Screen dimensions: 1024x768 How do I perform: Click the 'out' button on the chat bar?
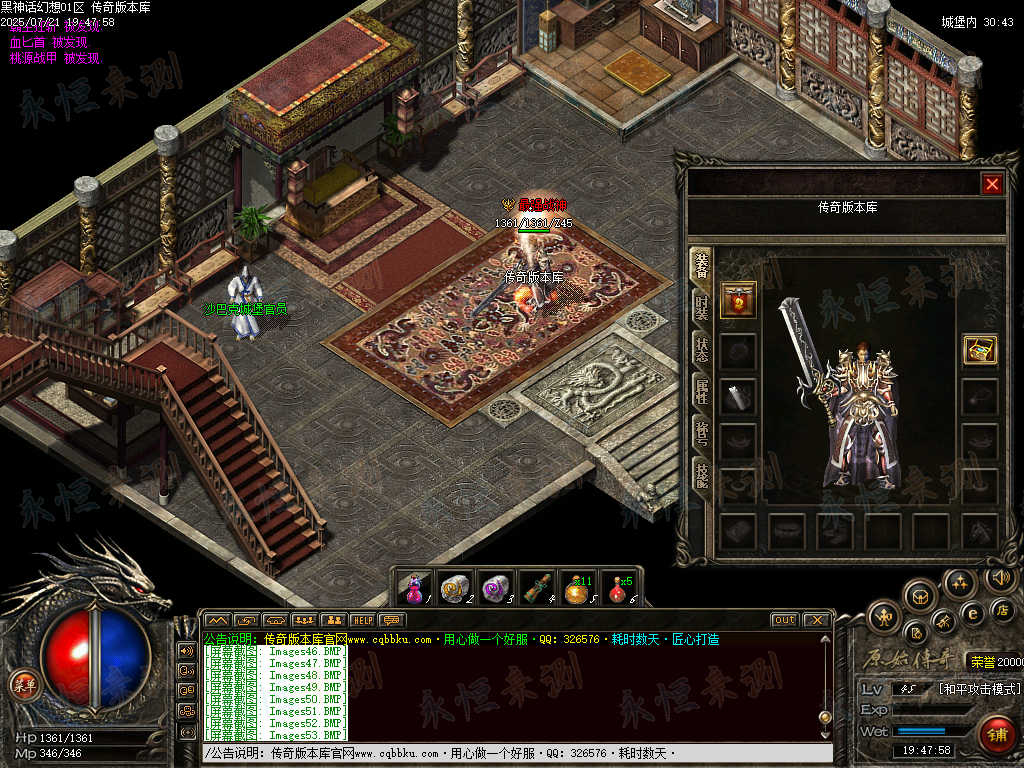[x=784, y=620]
